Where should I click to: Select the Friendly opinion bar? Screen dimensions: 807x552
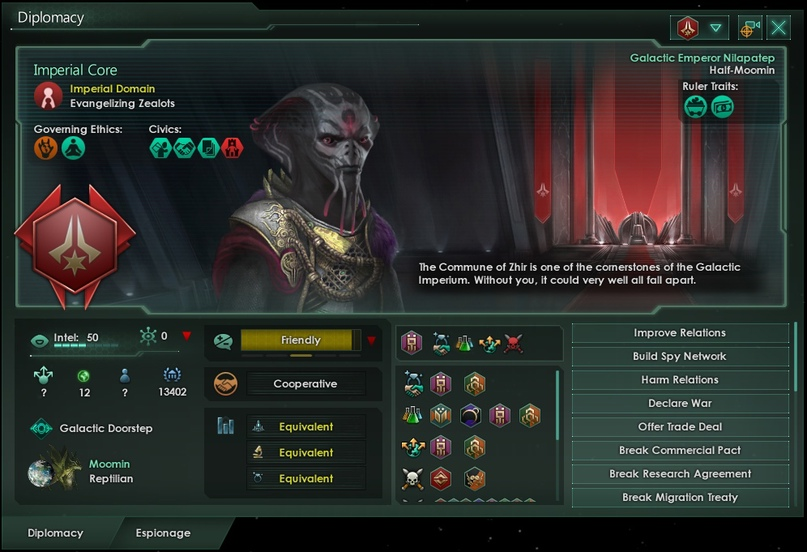[300, 341]
